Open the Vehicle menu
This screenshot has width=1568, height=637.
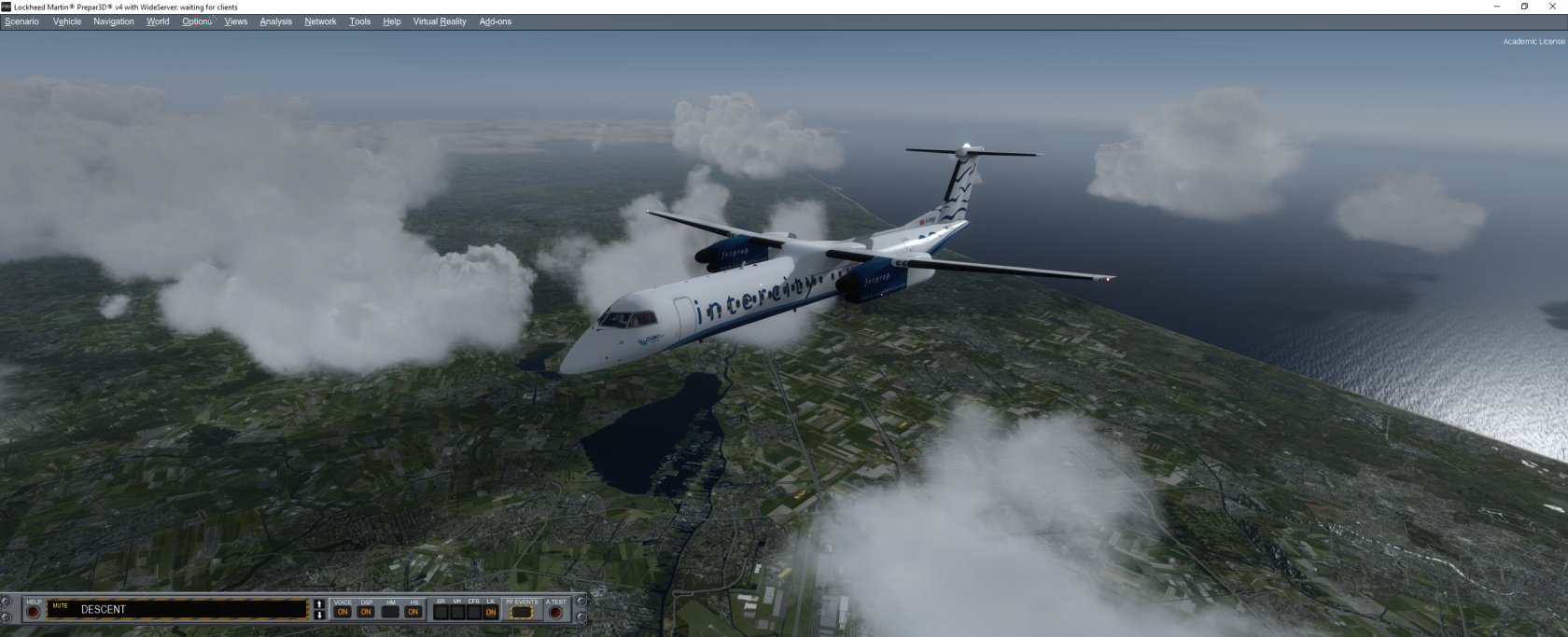pos(67,21)
